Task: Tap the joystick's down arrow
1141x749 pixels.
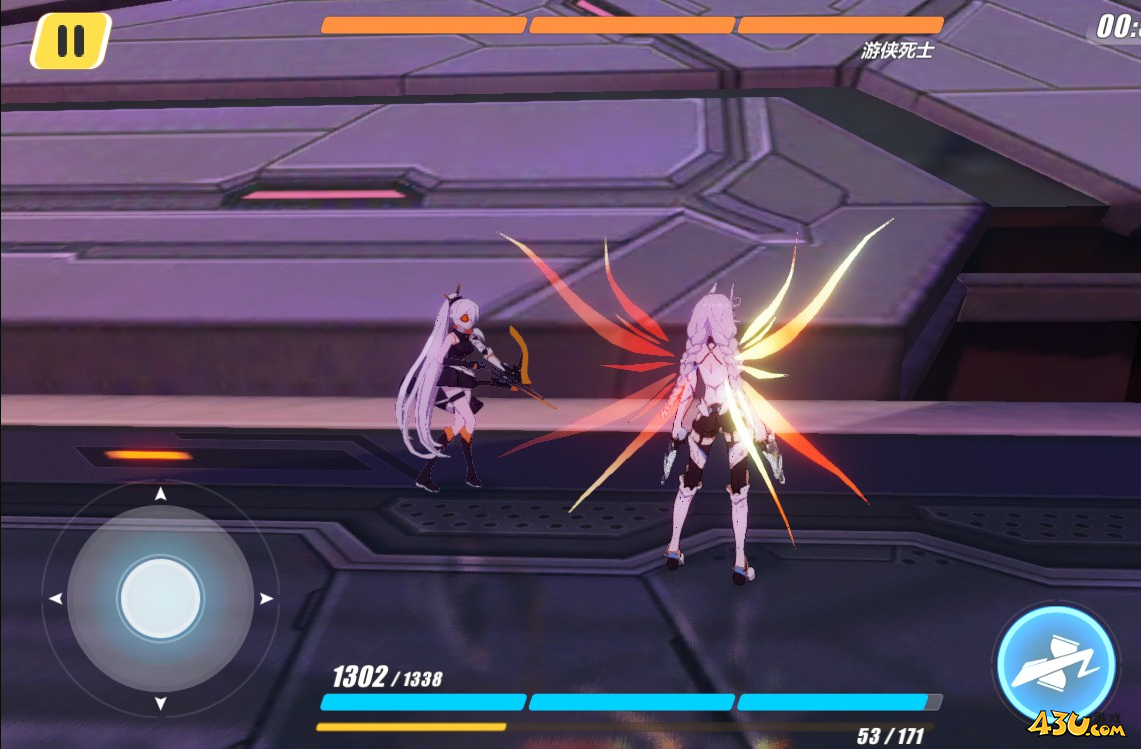Action: tap(160, 704)
